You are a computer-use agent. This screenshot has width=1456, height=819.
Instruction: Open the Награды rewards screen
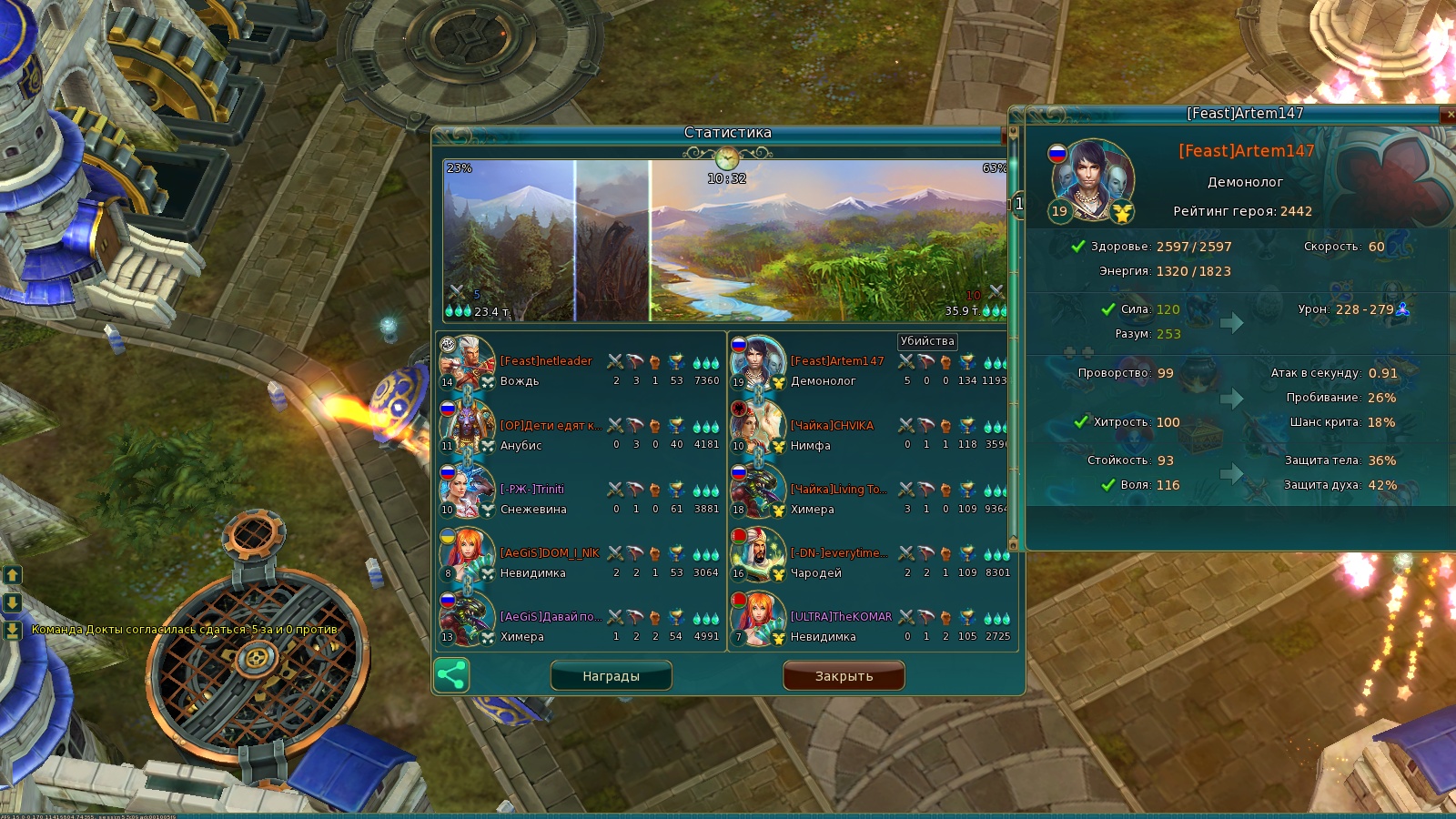pyautogui.click(x=611, y=676)
